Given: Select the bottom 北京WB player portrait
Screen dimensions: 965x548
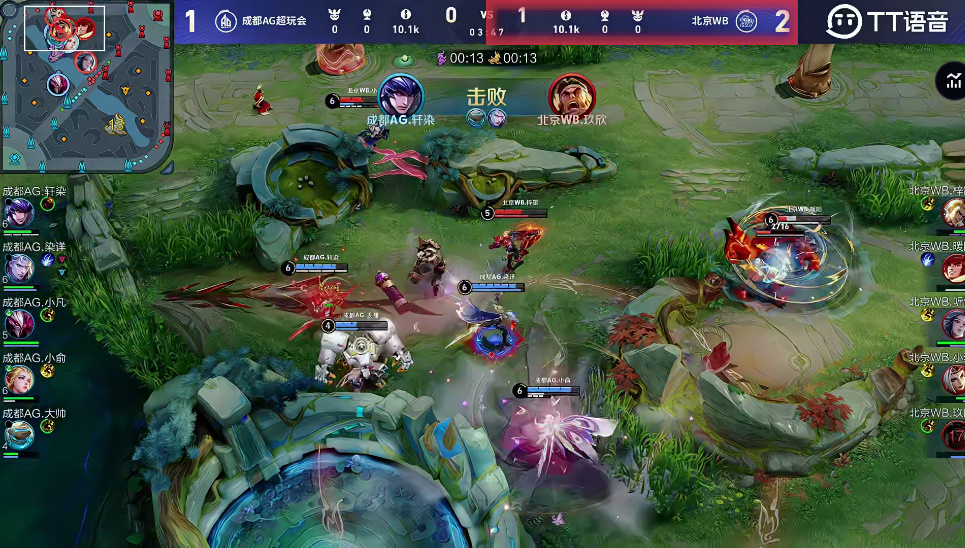Looking at the screenshot, I should [953, 434].
